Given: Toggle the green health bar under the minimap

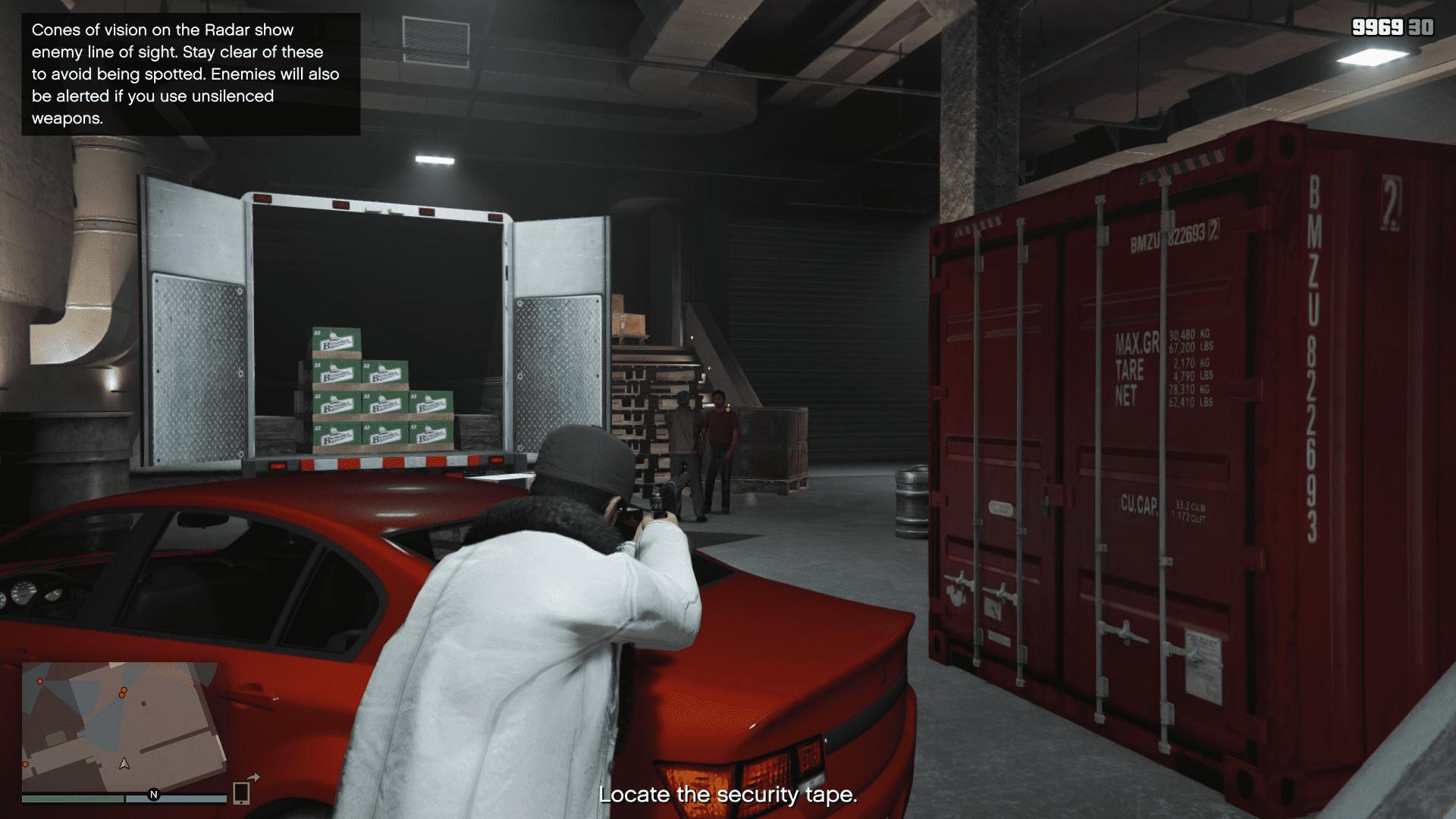Looking at the screenshot, I should [73, 798].
